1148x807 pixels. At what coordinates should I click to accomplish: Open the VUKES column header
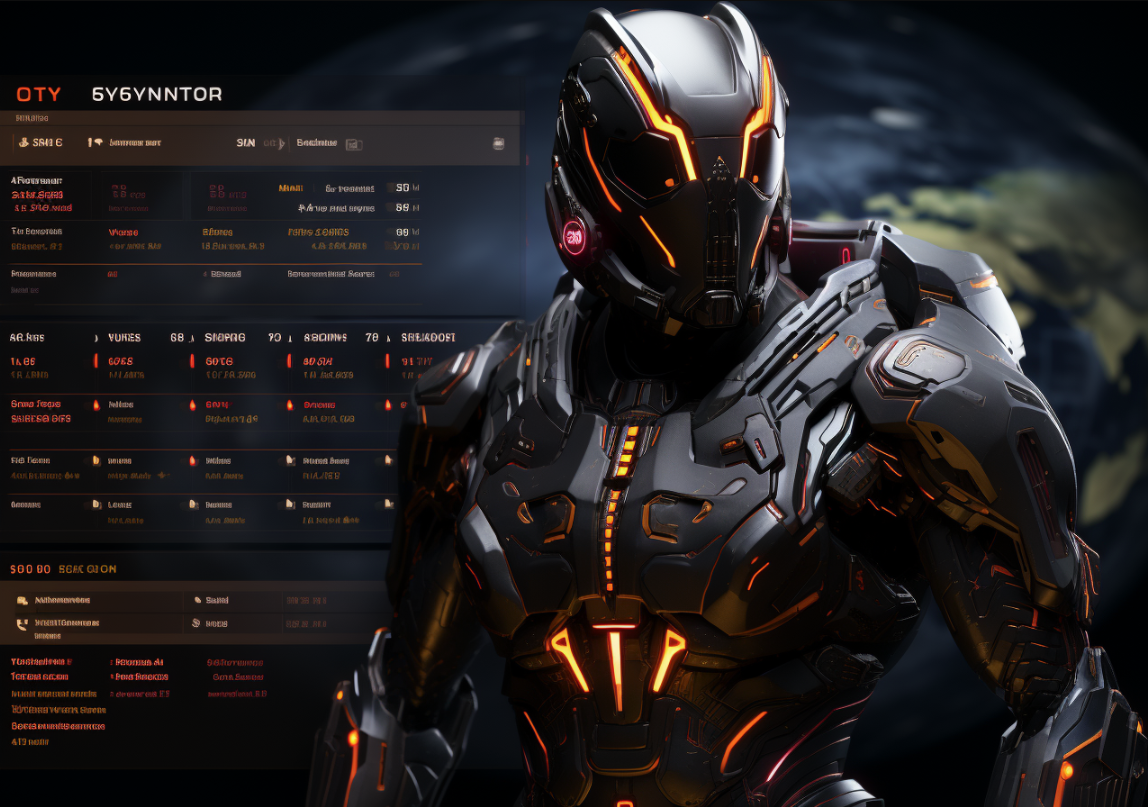[124, 338]
